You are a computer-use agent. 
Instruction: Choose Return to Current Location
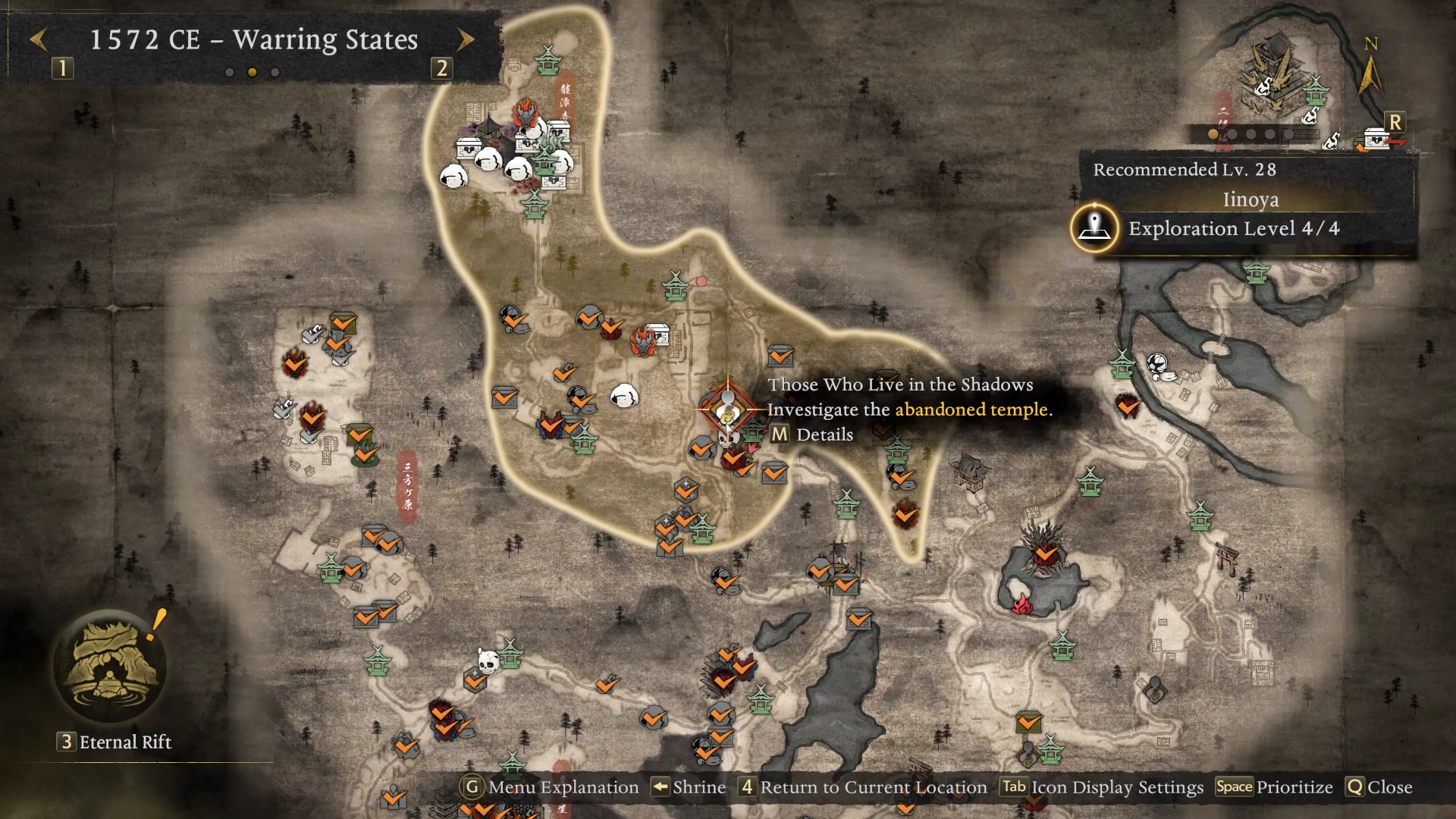point(864,787)
